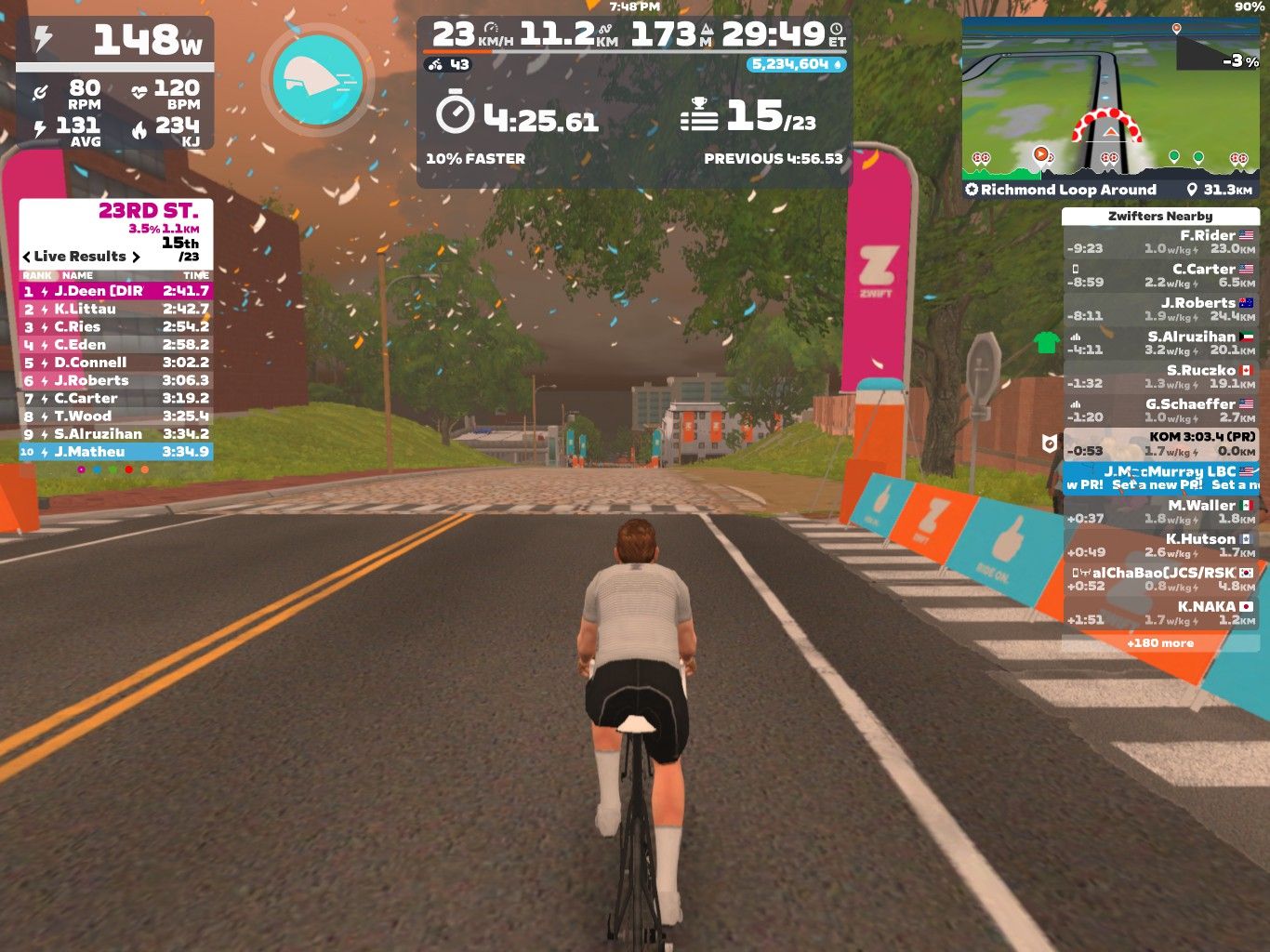Show previous Live Results page

(27, 257)
